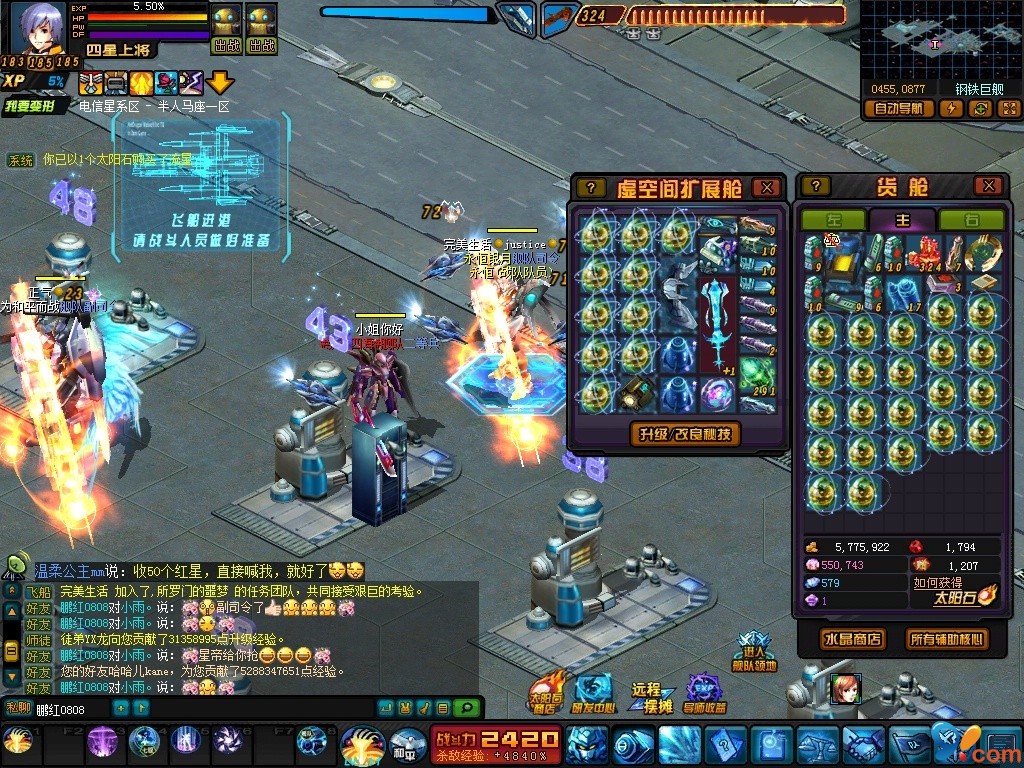Select the 远程摆摊 remote stall button
This screenshot has height=768, width=1024.
tap(646, 697)
